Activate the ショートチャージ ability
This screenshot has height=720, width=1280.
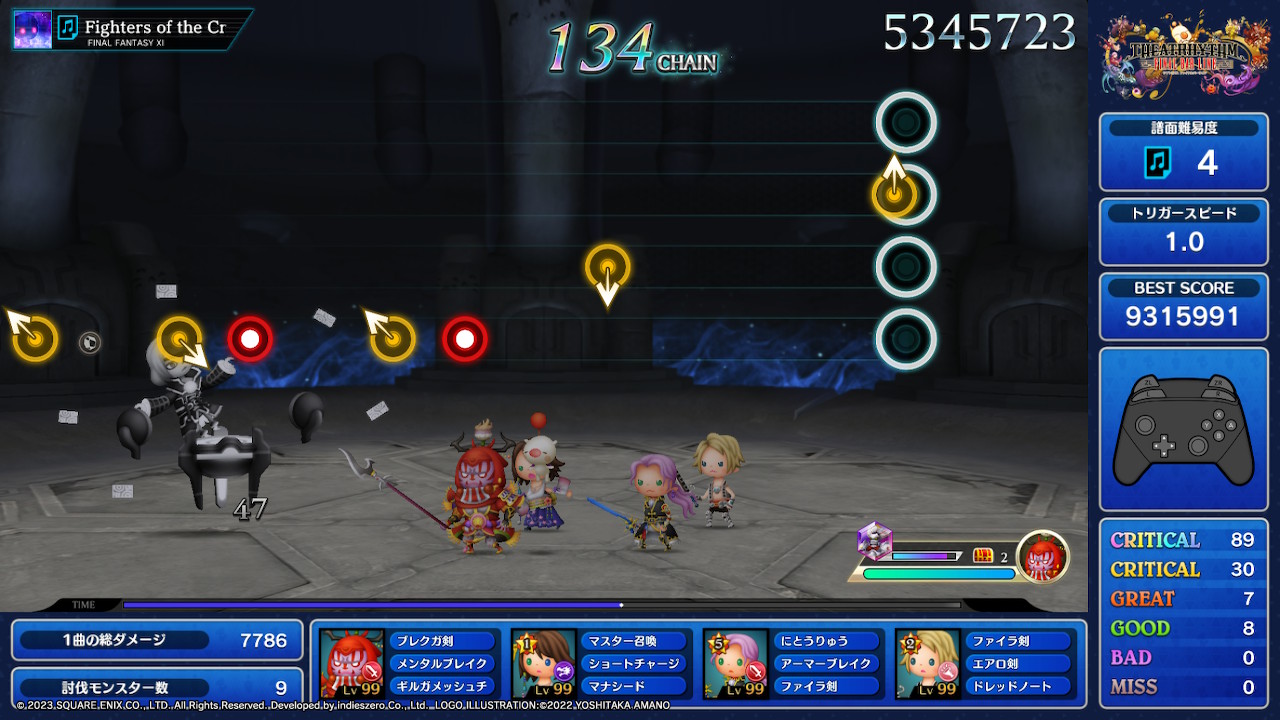[x=633, y=664]
